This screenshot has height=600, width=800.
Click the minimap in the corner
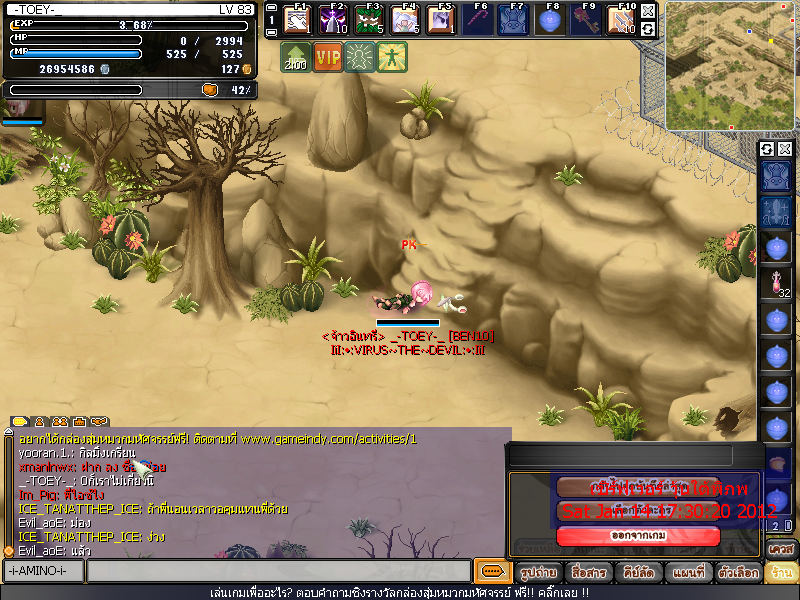pos(731,66)
